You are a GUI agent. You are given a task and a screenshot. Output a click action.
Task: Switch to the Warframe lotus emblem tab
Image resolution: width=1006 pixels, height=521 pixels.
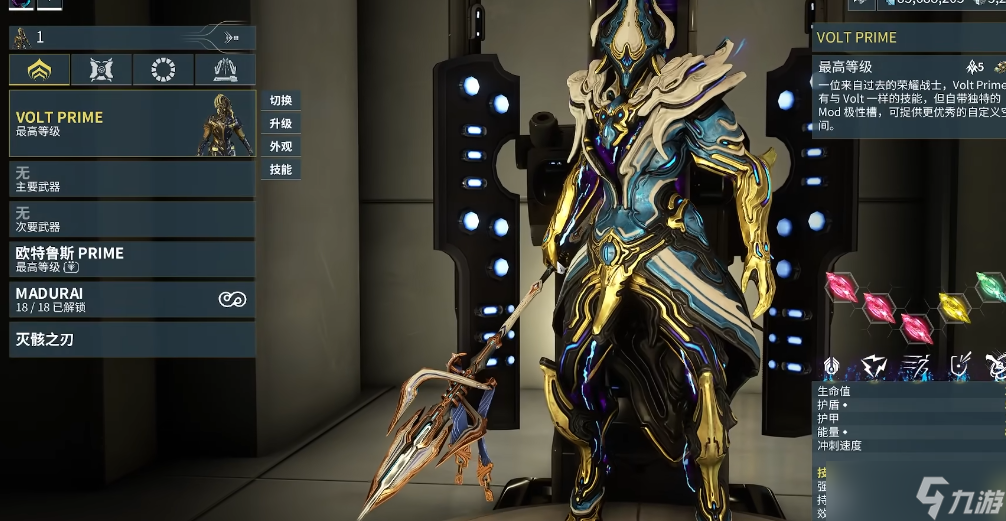(x=40, y=69)
